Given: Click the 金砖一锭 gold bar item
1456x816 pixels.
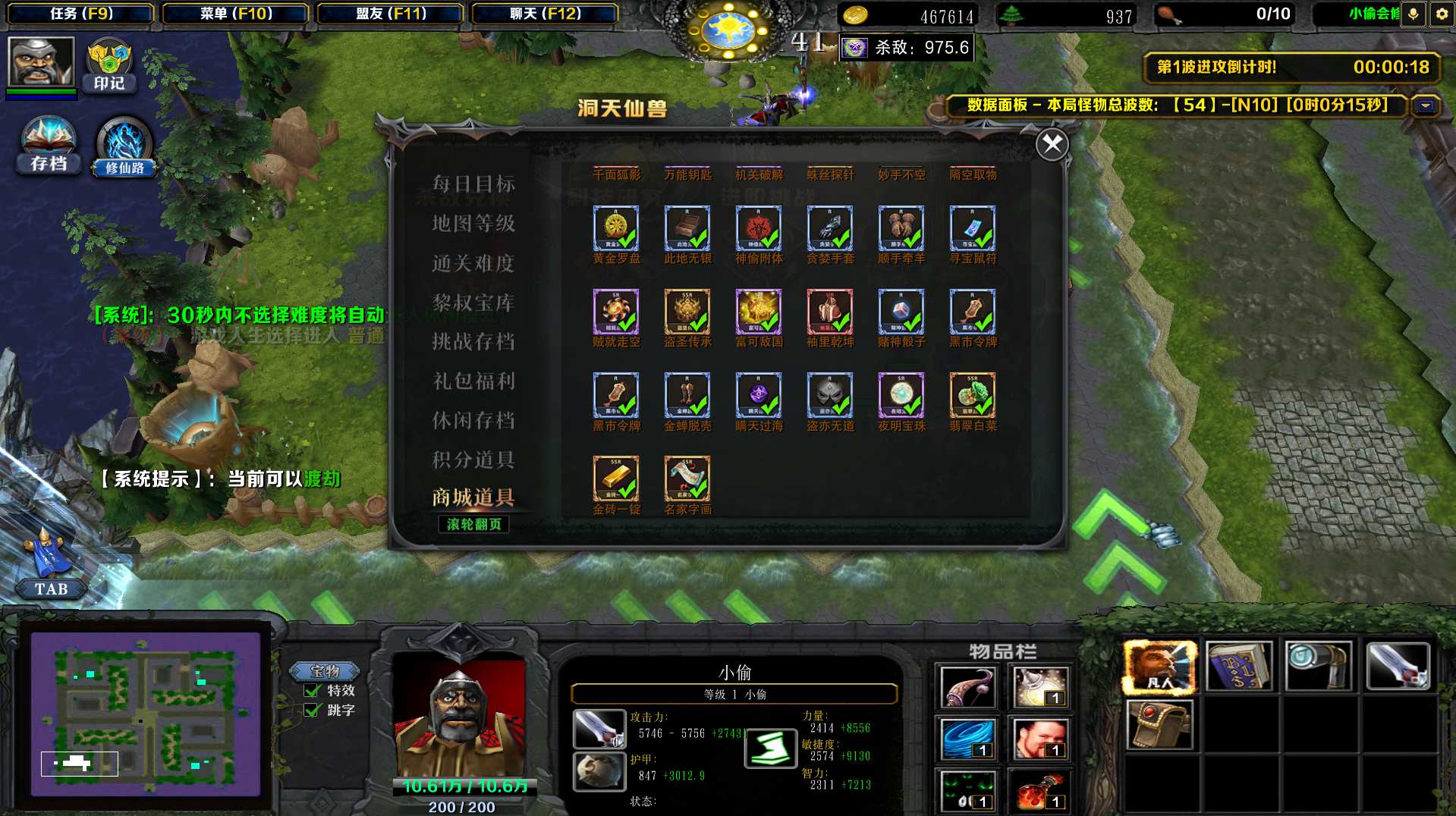Looking at the screenshot, I should pos(615,479).
